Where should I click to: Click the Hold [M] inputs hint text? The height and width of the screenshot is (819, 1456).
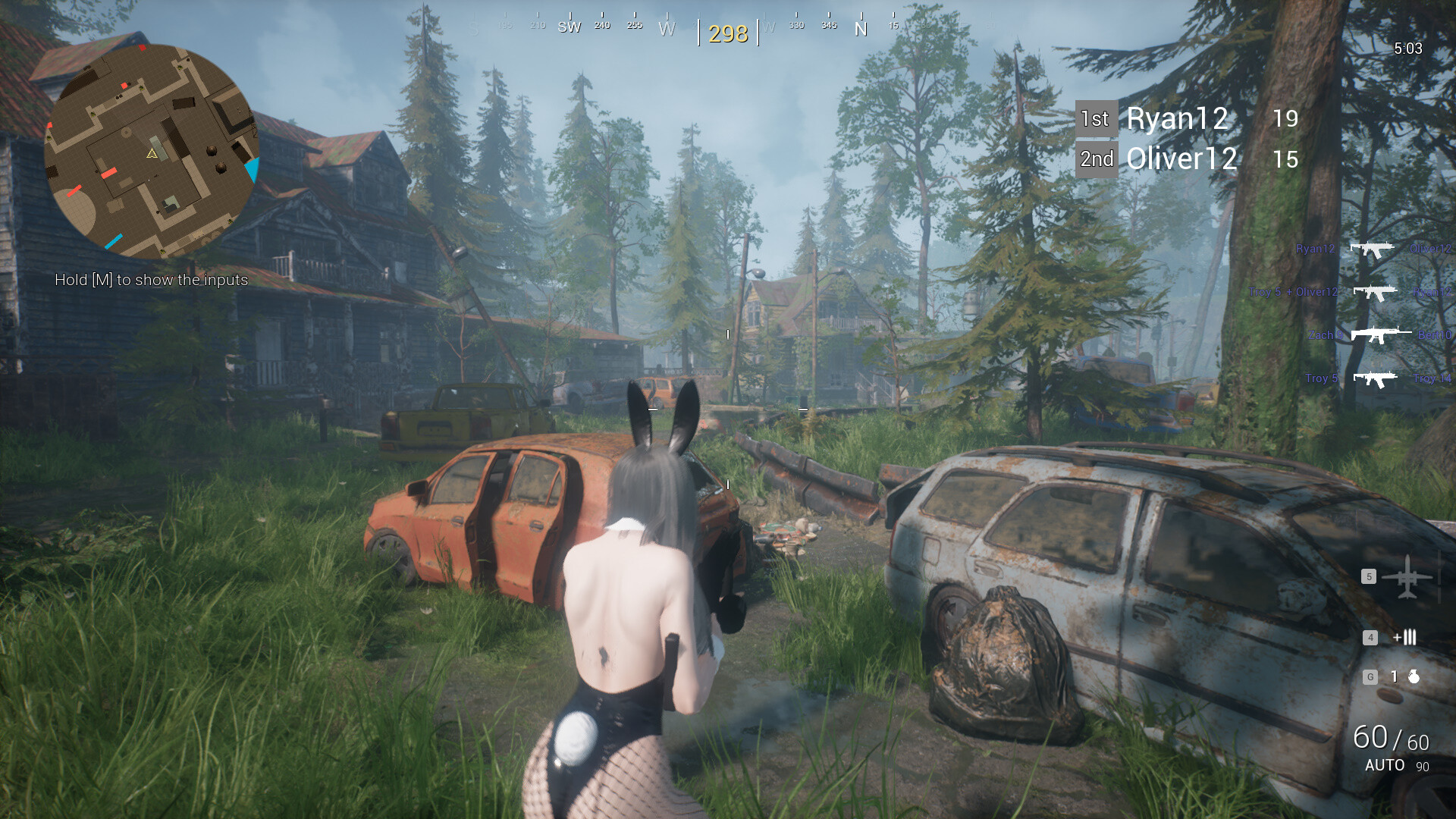tap(152, 280)
